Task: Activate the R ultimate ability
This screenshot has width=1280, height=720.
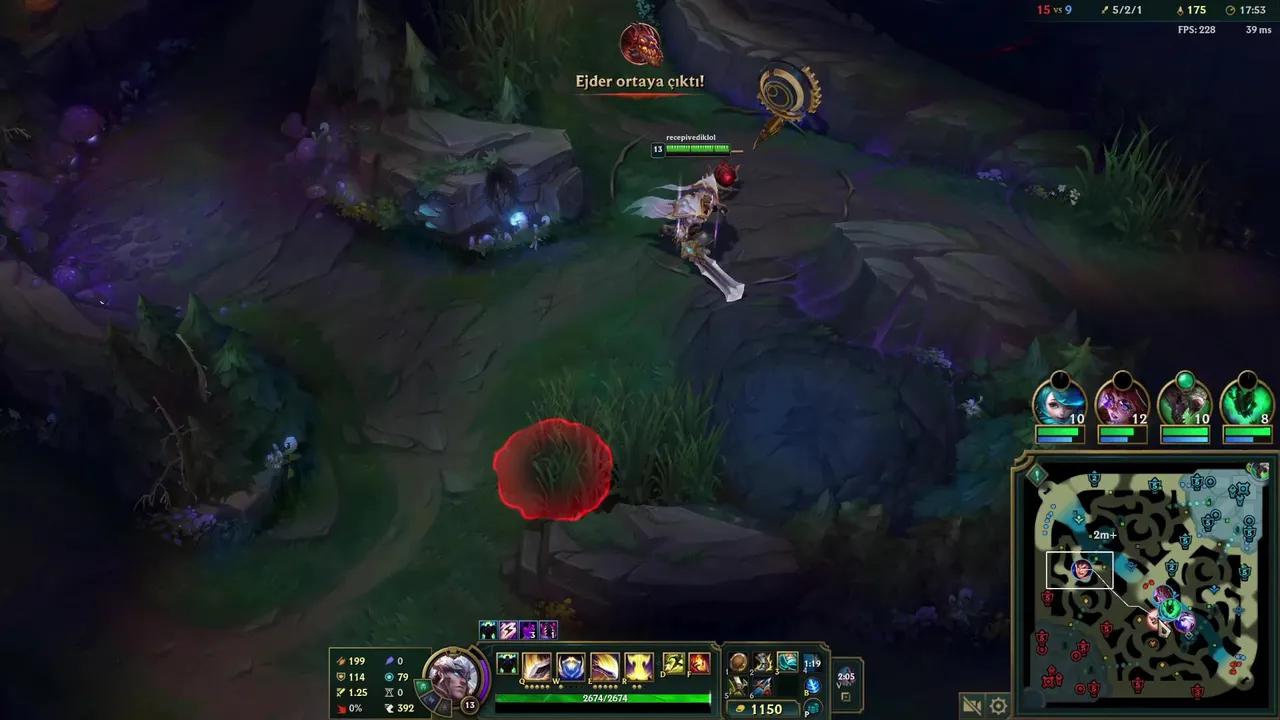Action: [x=637, y=665]
